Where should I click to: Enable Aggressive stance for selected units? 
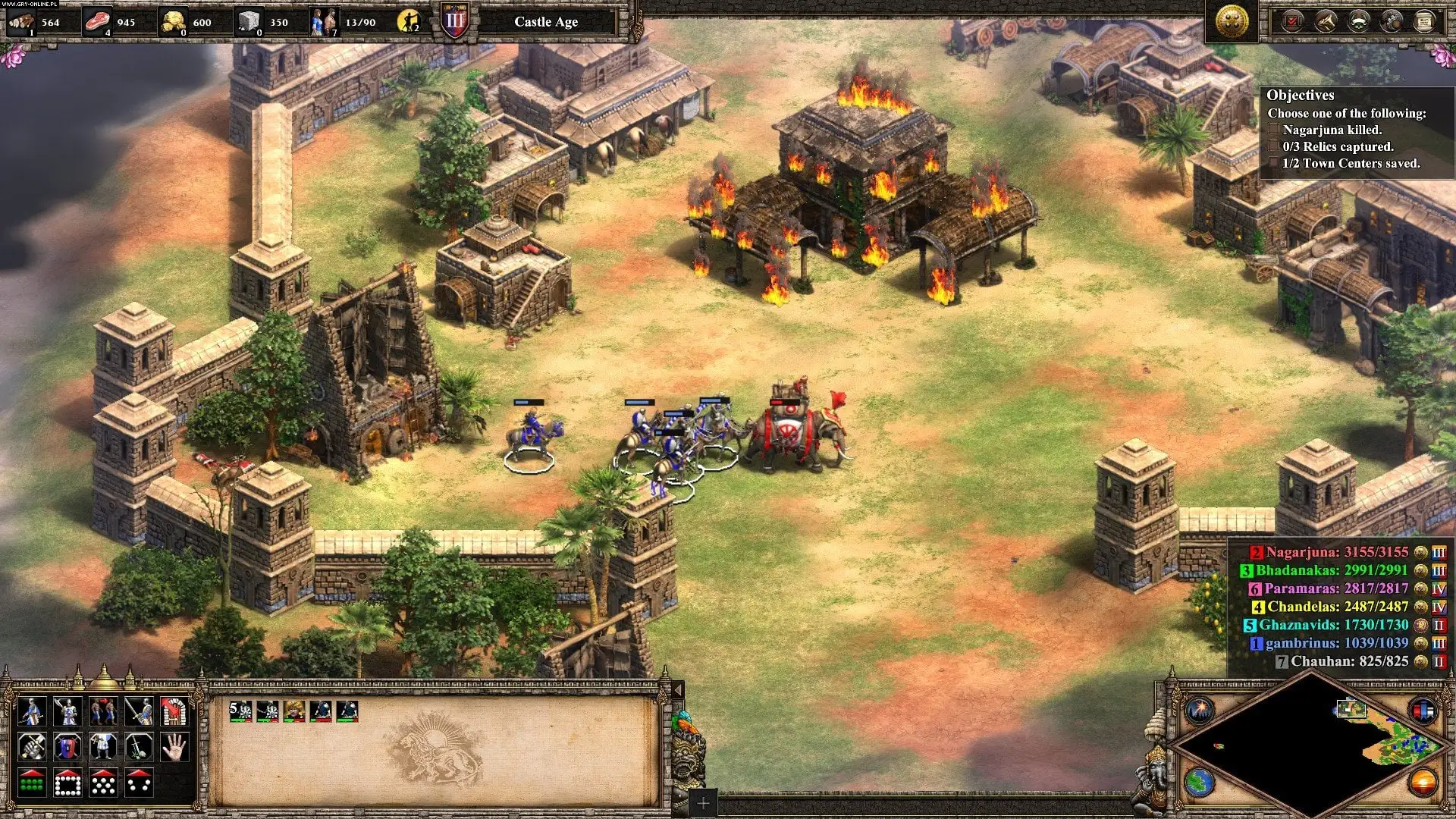coord(33,747)
